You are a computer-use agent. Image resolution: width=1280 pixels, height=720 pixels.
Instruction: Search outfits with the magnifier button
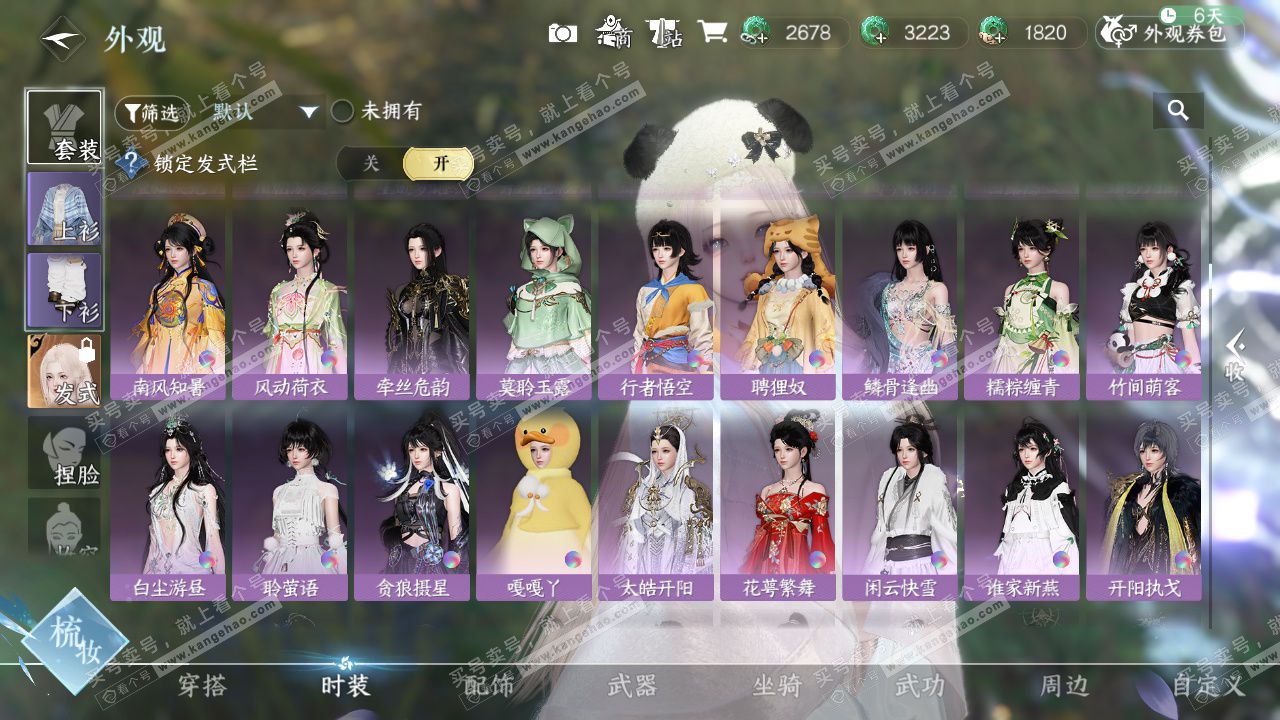point(1178,111)
